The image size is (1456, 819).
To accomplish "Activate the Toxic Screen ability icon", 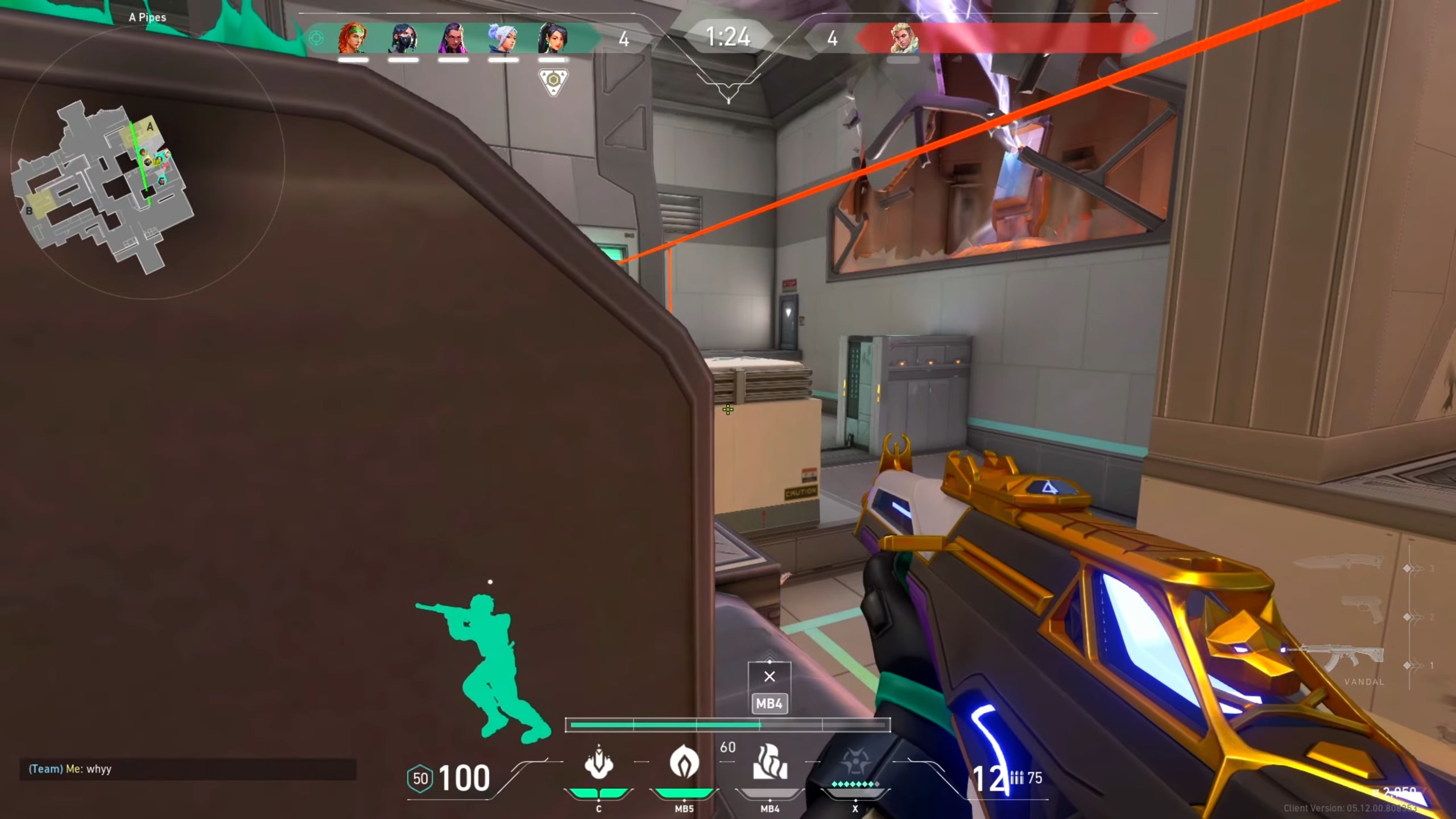I will pyautogui.click(x=770, y=763).
